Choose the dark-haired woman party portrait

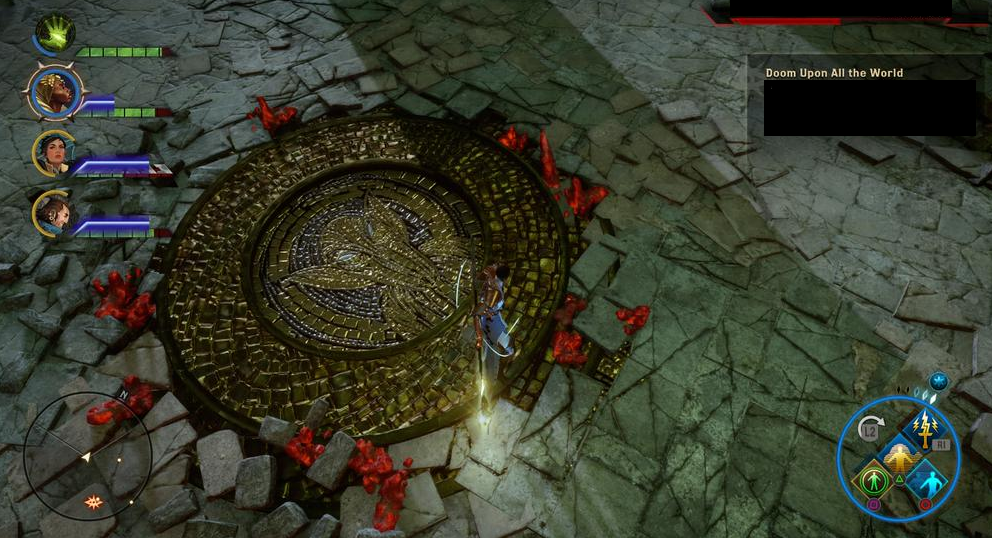click(x=52, y=153)
